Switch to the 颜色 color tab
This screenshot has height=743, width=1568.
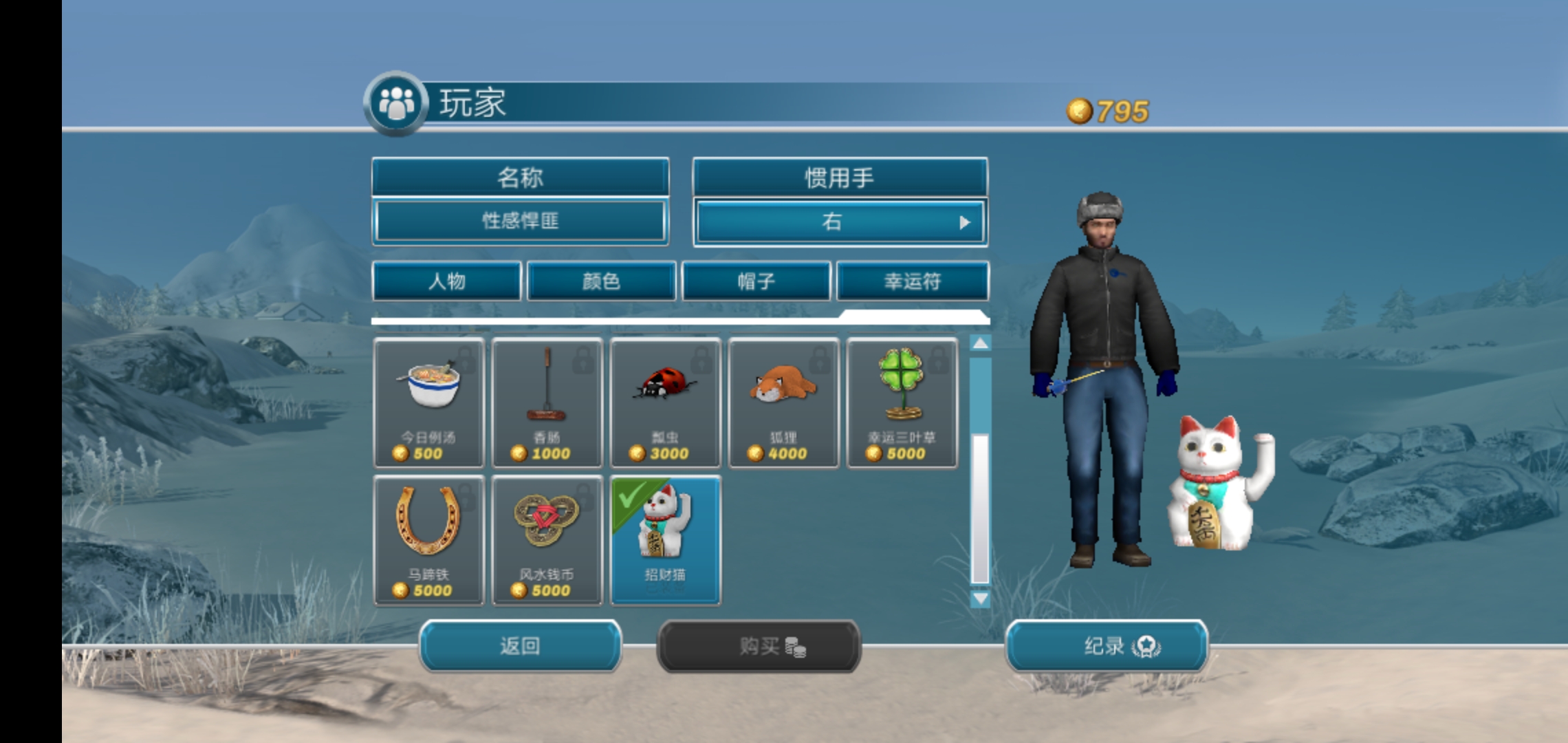tap(600, 281)
